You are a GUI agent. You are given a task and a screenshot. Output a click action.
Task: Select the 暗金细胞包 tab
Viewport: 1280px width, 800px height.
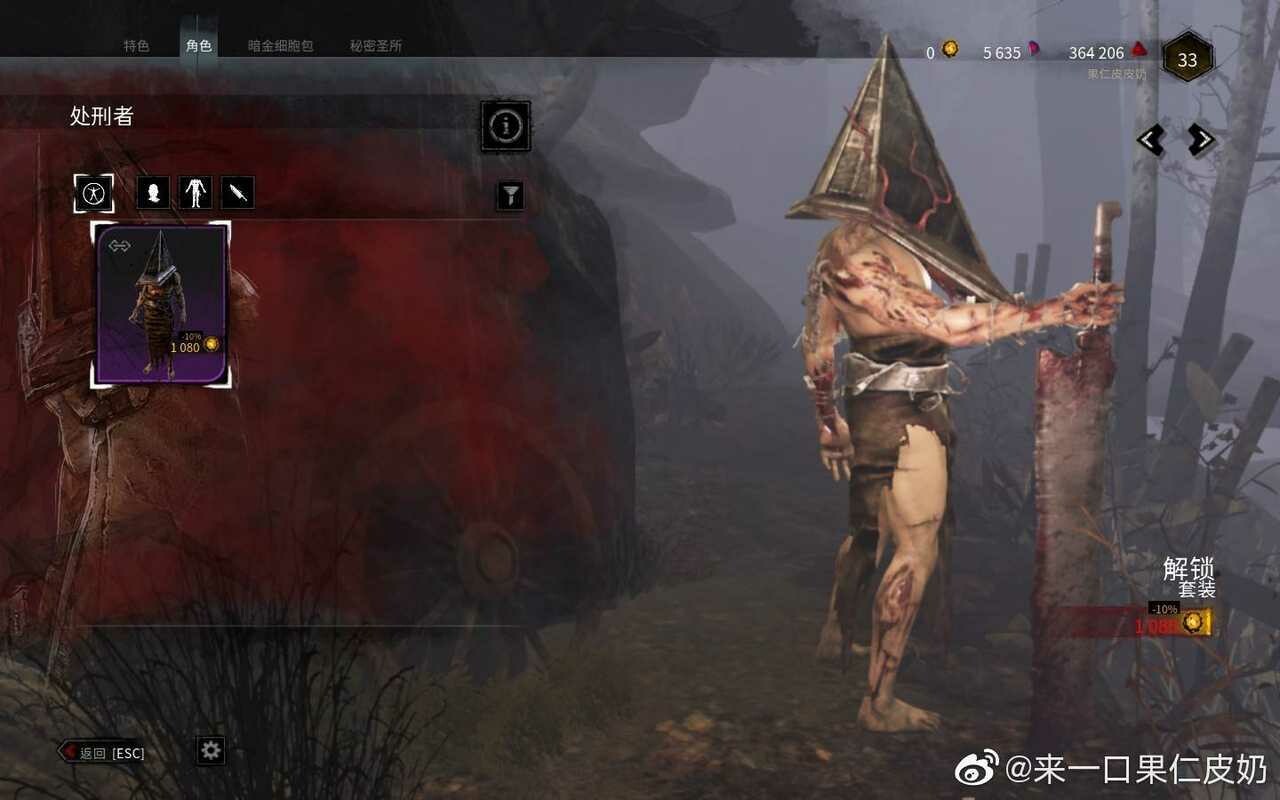click(x=280, y=46)
